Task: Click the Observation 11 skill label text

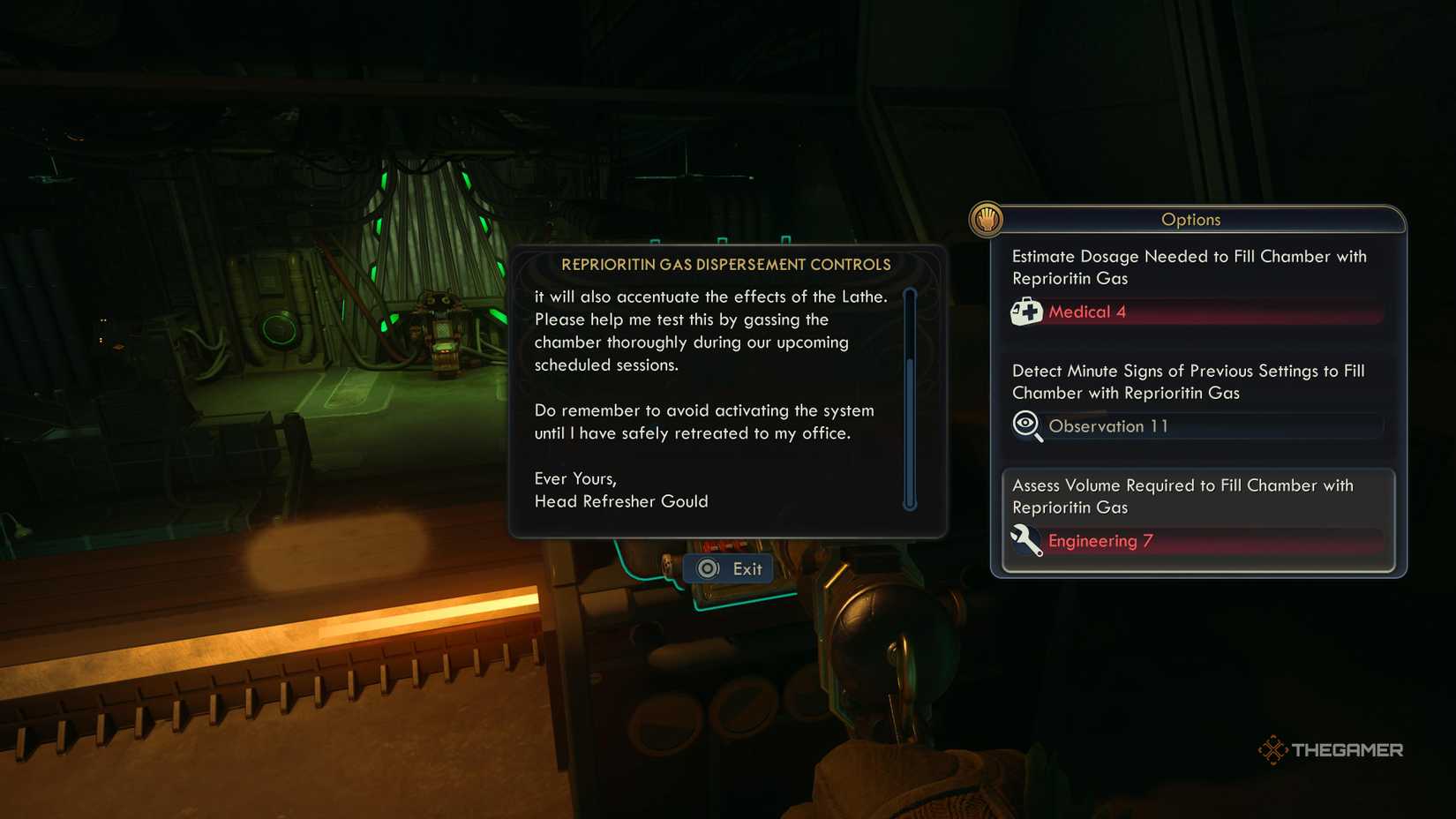Action: 1108,426
